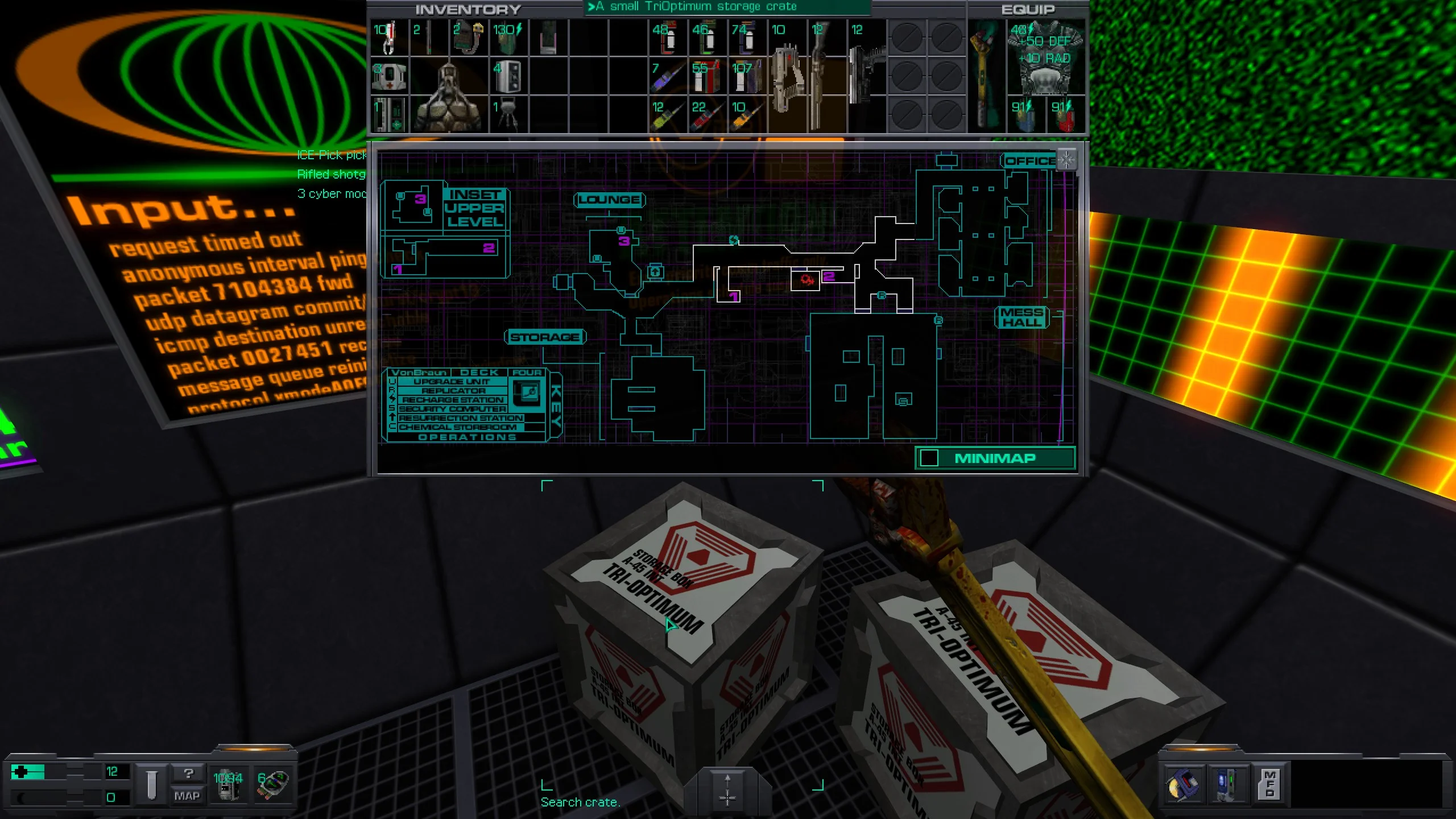This screenshot has width=1456, height=819.
Task: Select the nanites counter icon
Action: point(228,784)
